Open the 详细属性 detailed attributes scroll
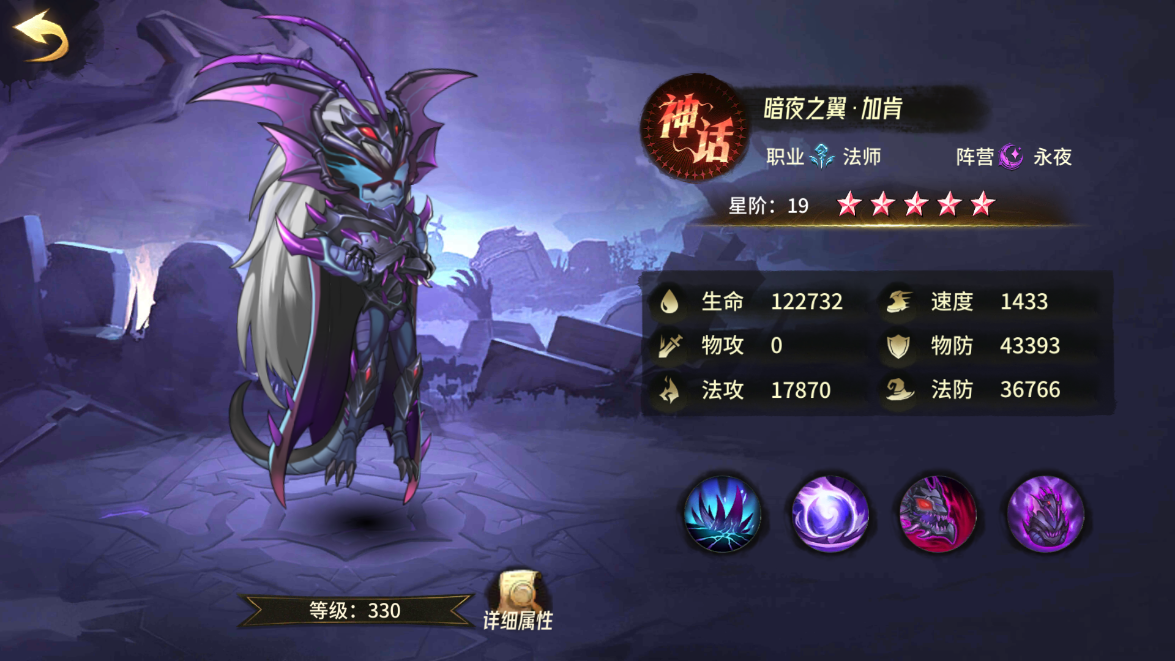Viewport: 1175px width, 661px height. (518, 598)
